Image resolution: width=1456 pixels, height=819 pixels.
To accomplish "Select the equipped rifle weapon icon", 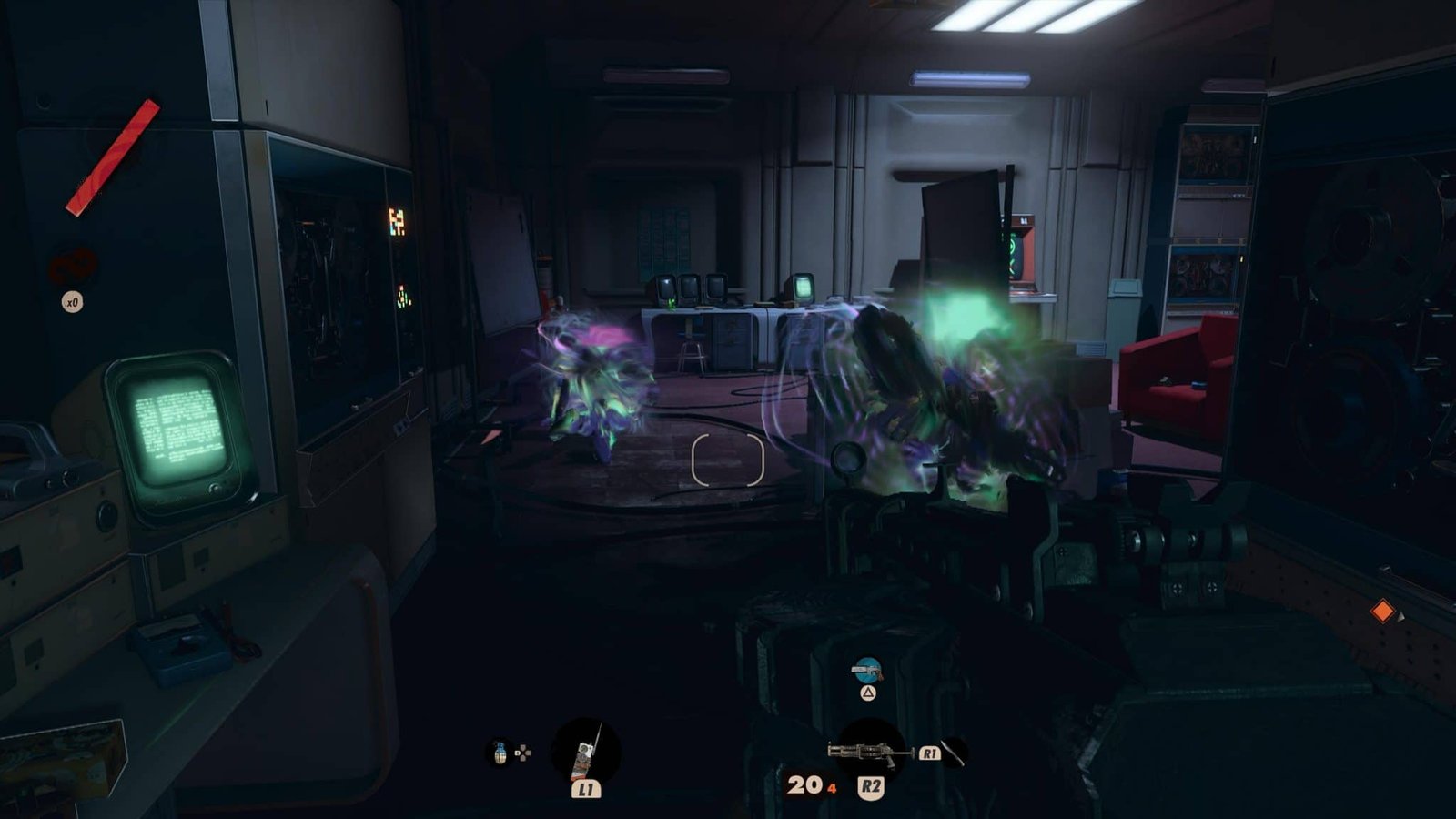I will tap(870, 751).
